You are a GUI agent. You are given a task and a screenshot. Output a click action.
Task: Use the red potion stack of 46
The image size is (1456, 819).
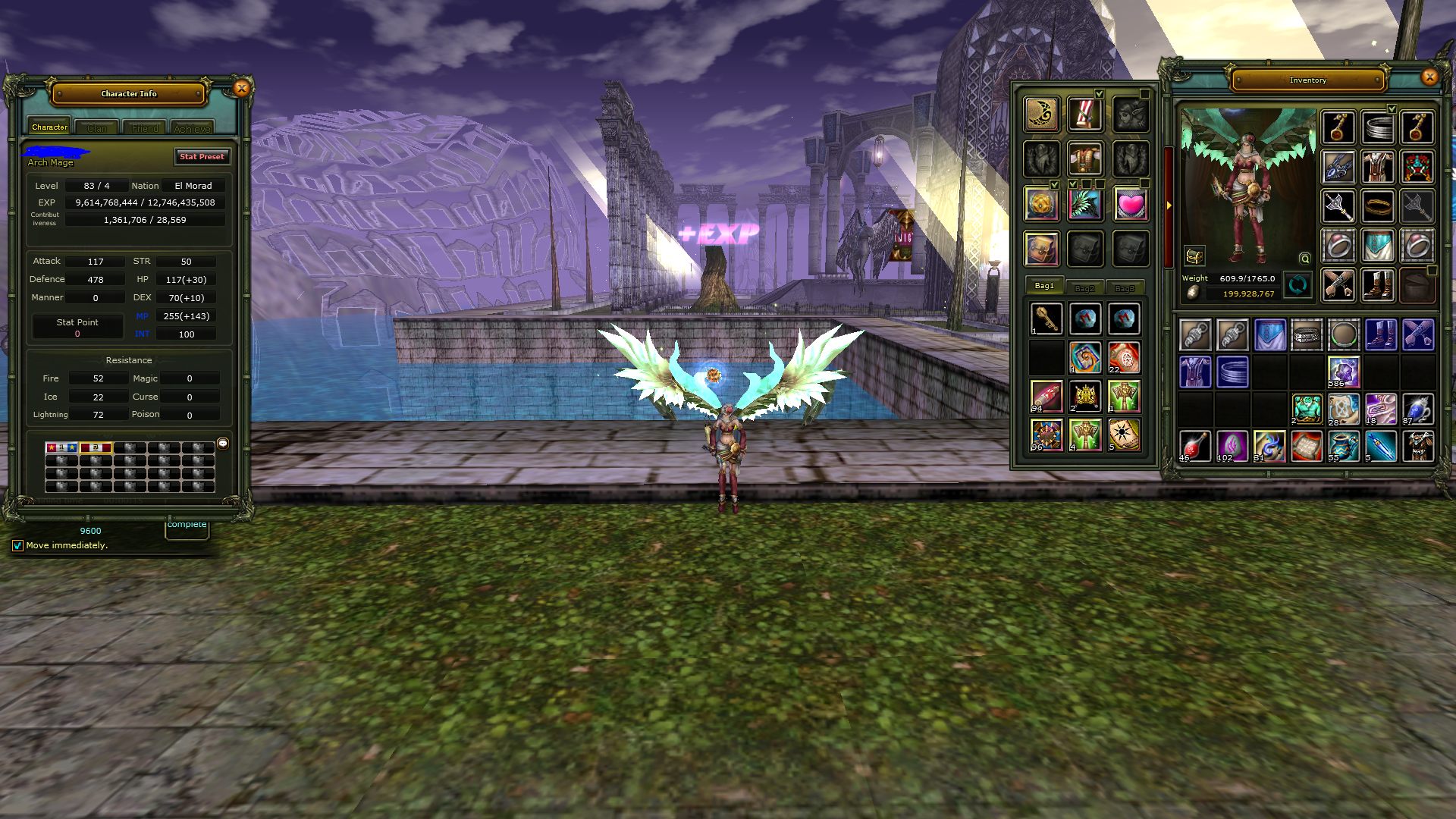tap(1195, 446)
